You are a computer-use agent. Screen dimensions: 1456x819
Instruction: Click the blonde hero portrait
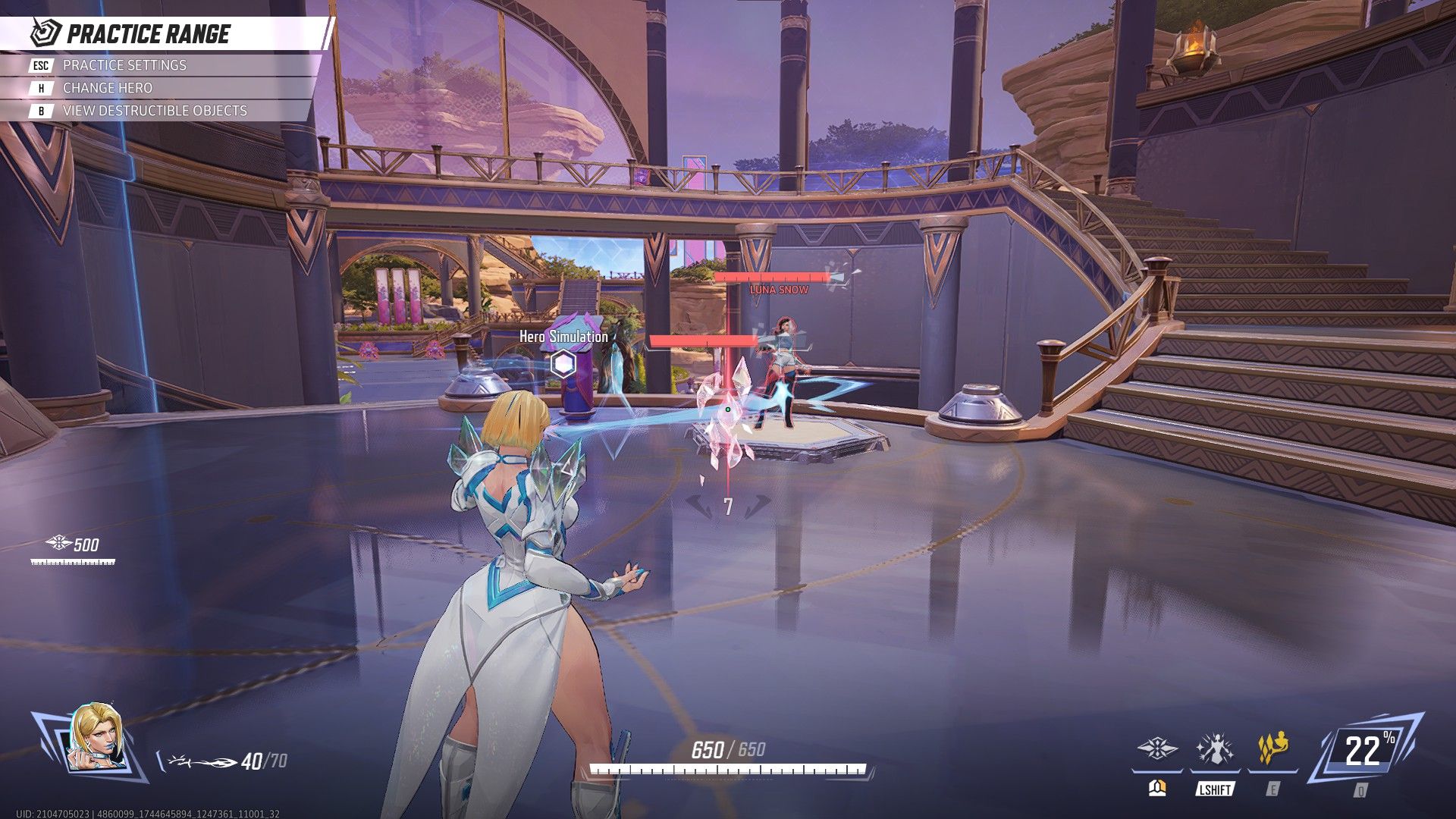click(96, 739)
